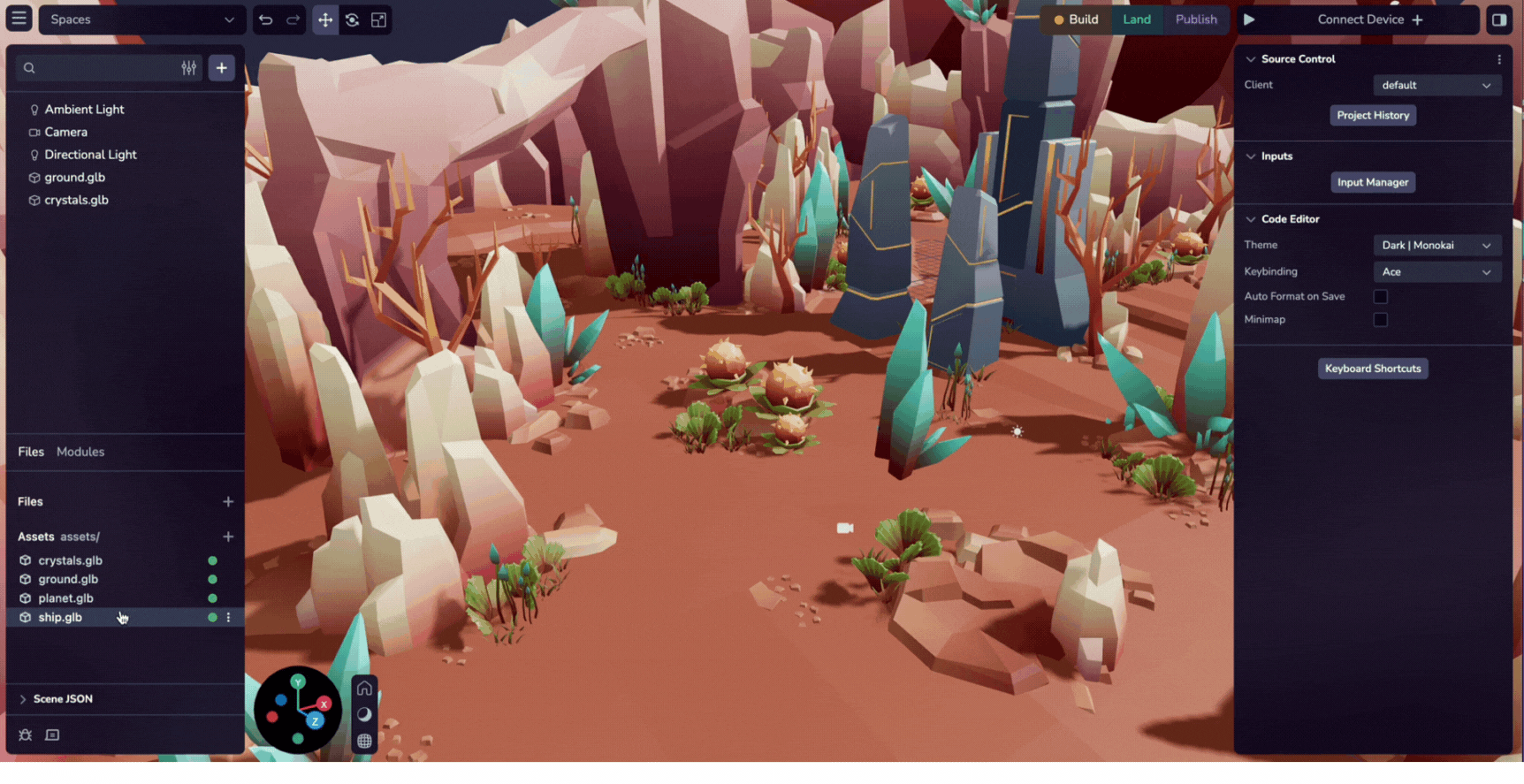Open the hamburger menu
This screenshot has height=784, width=1524.
click(19, 18)
